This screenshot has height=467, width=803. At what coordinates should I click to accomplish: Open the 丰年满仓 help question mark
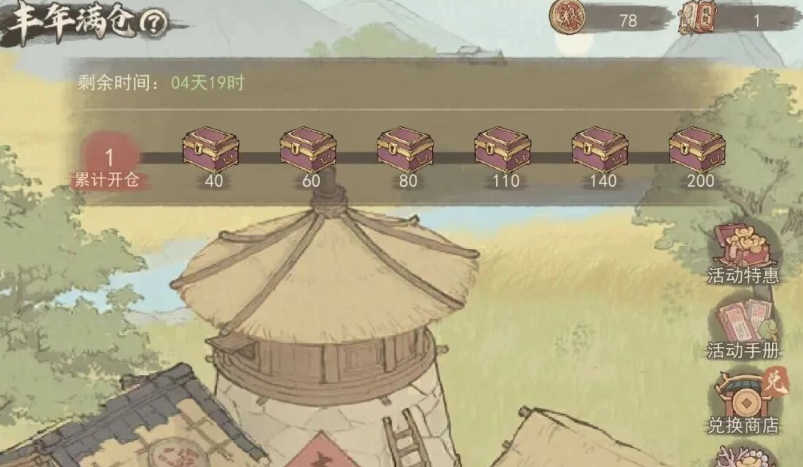coord(154,23)
